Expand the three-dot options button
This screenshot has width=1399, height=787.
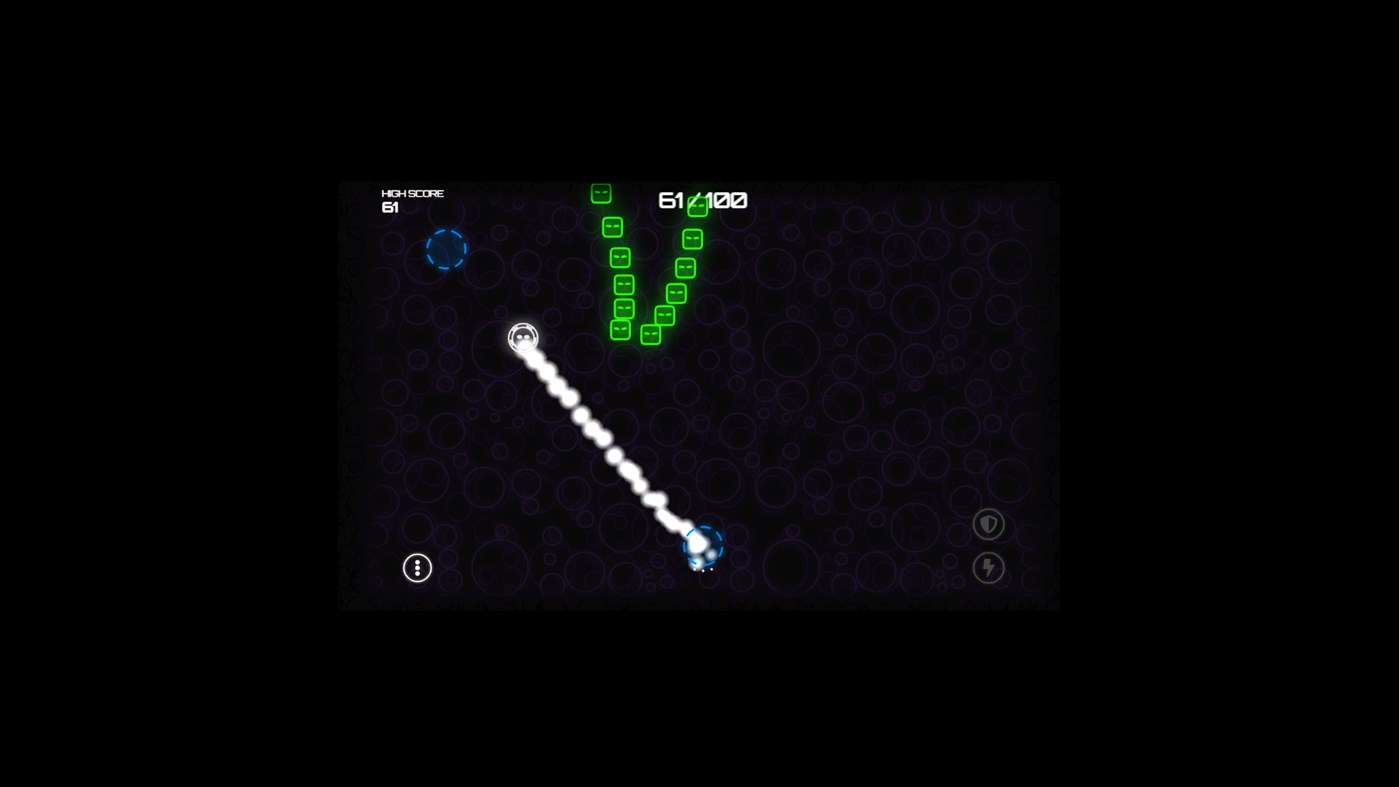(417, 567)
